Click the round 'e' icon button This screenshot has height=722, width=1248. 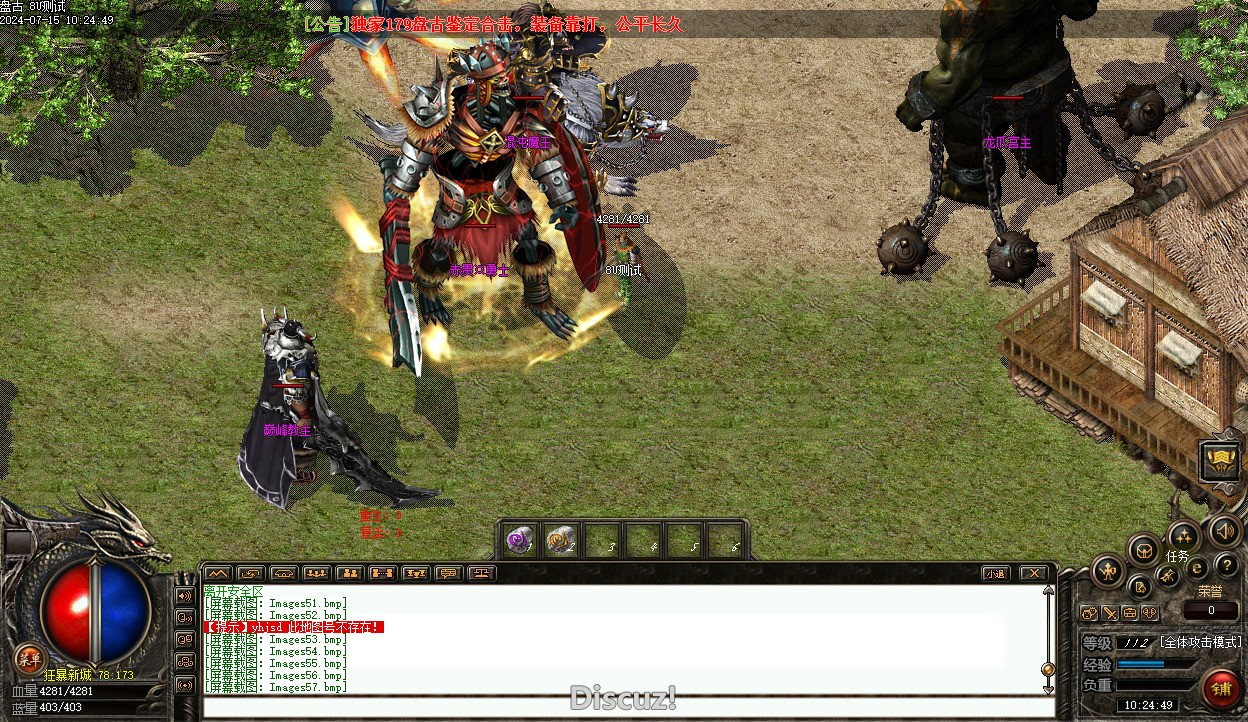click(1197, 569)
